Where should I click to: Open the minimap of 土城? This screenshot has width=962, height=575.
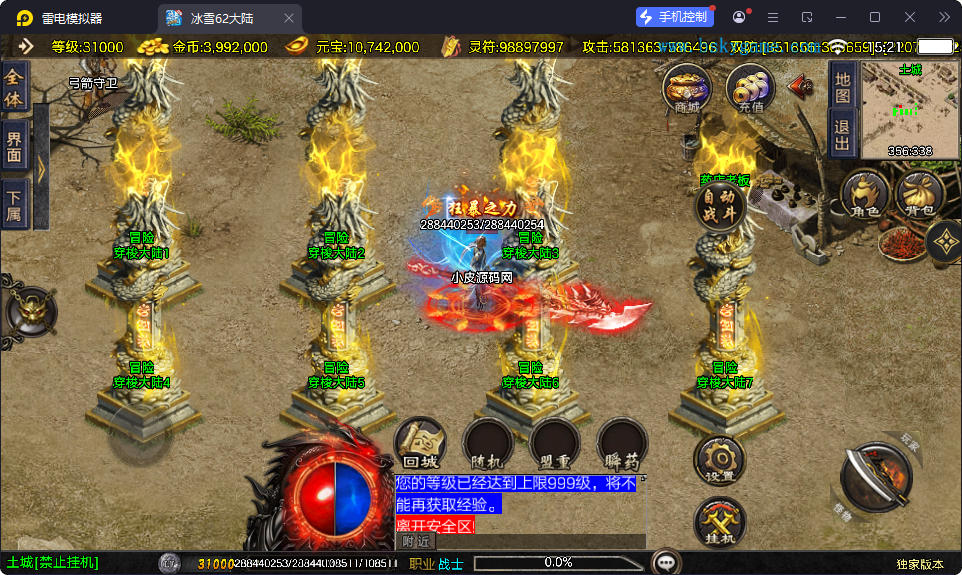[909, 108]
